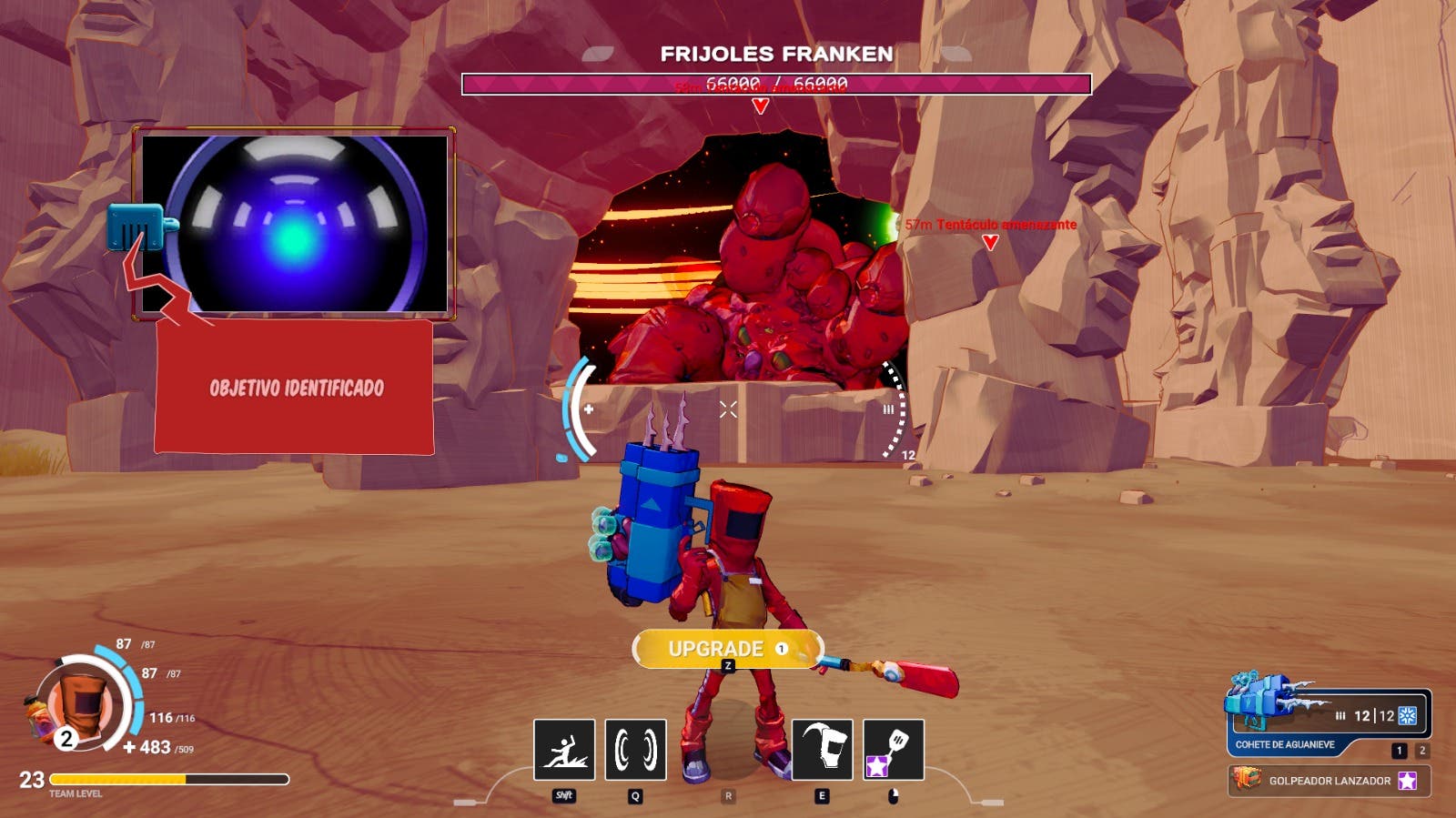1456x818 pixels.
Task: Click the yellow UPGRADE button
Action: pos(727,649)
